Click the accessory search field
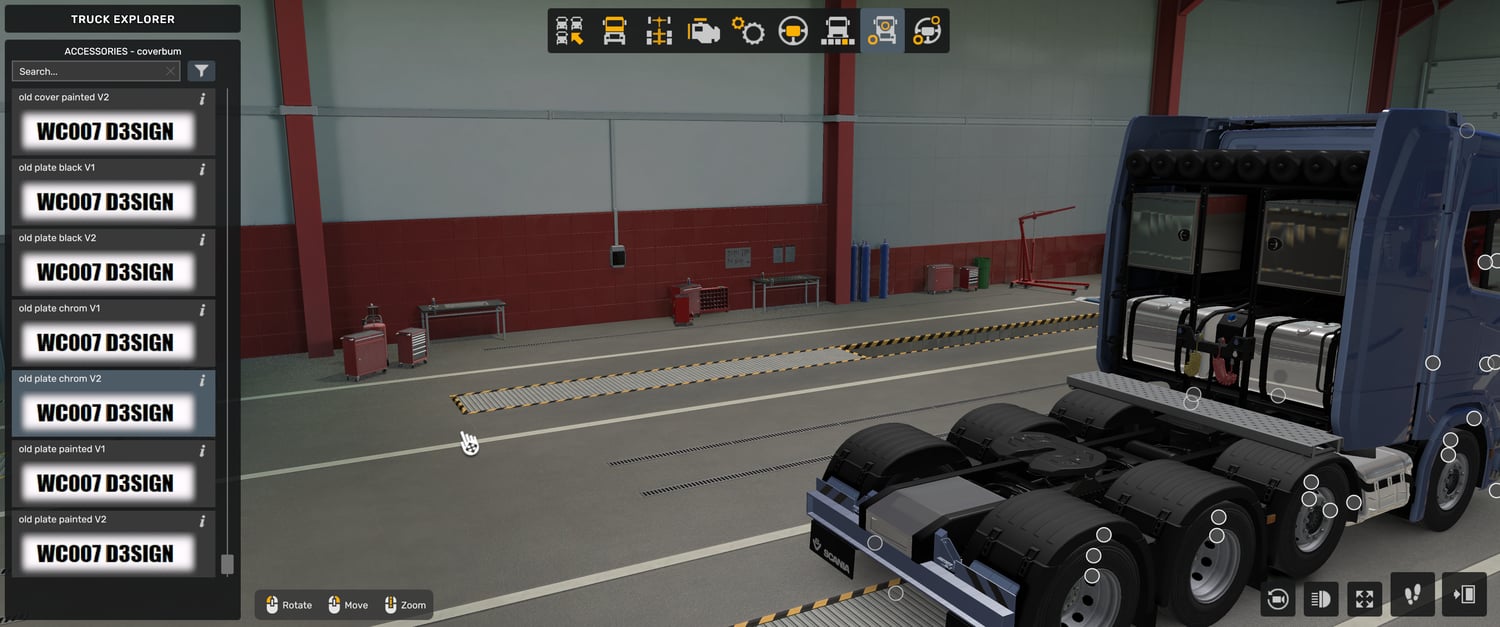The height and width of the screenshot is (627, 1500). [90, 71]
